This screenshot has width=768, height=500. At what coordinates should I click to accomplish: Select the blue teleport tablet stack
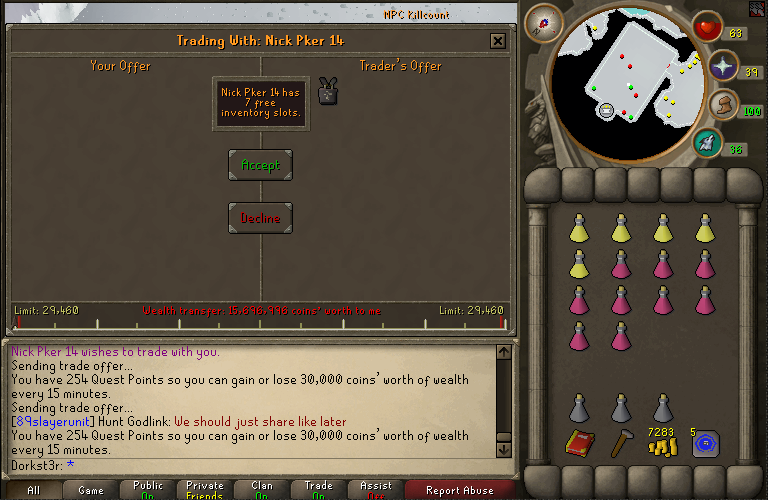tap(705, 444)
